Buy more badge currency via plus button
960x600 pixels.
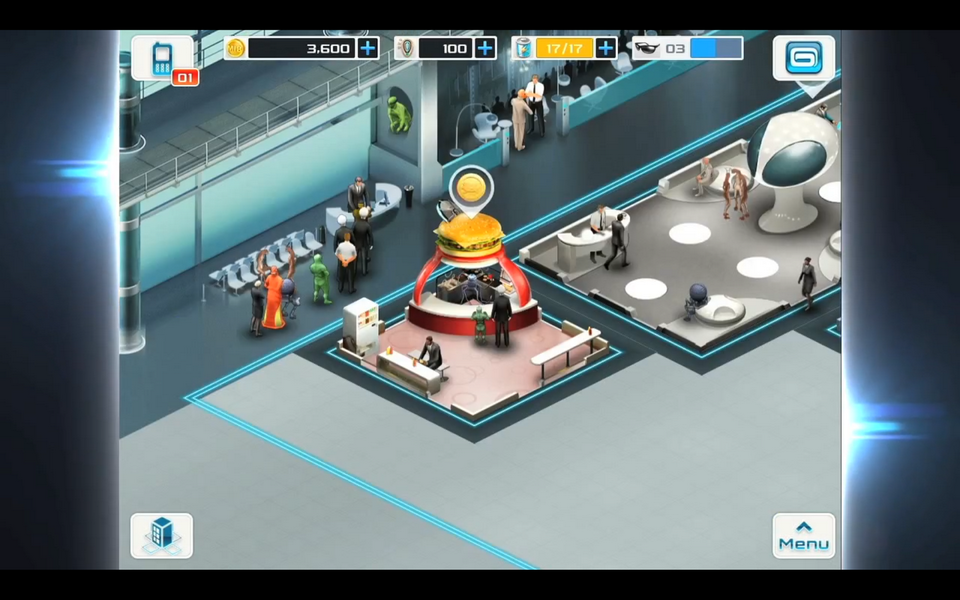[x=486, y=48]
